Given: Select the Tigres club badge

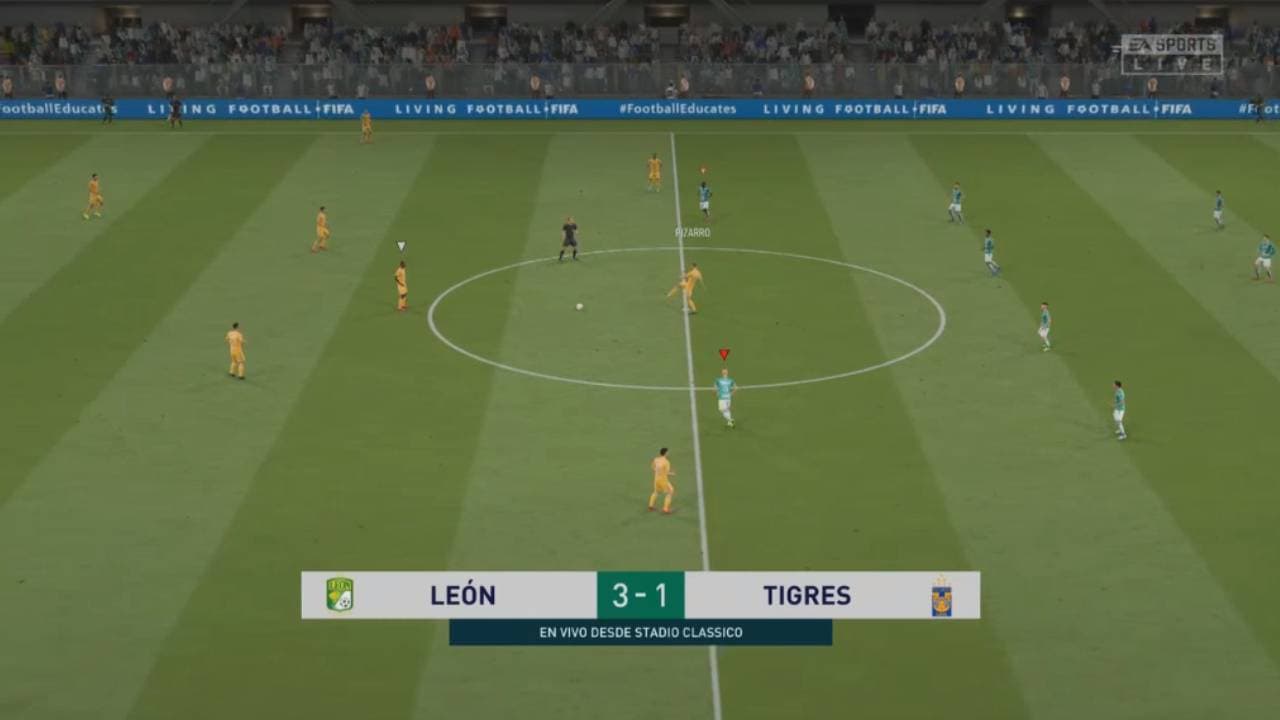Looking at the screenshot, I should (944, 594).
